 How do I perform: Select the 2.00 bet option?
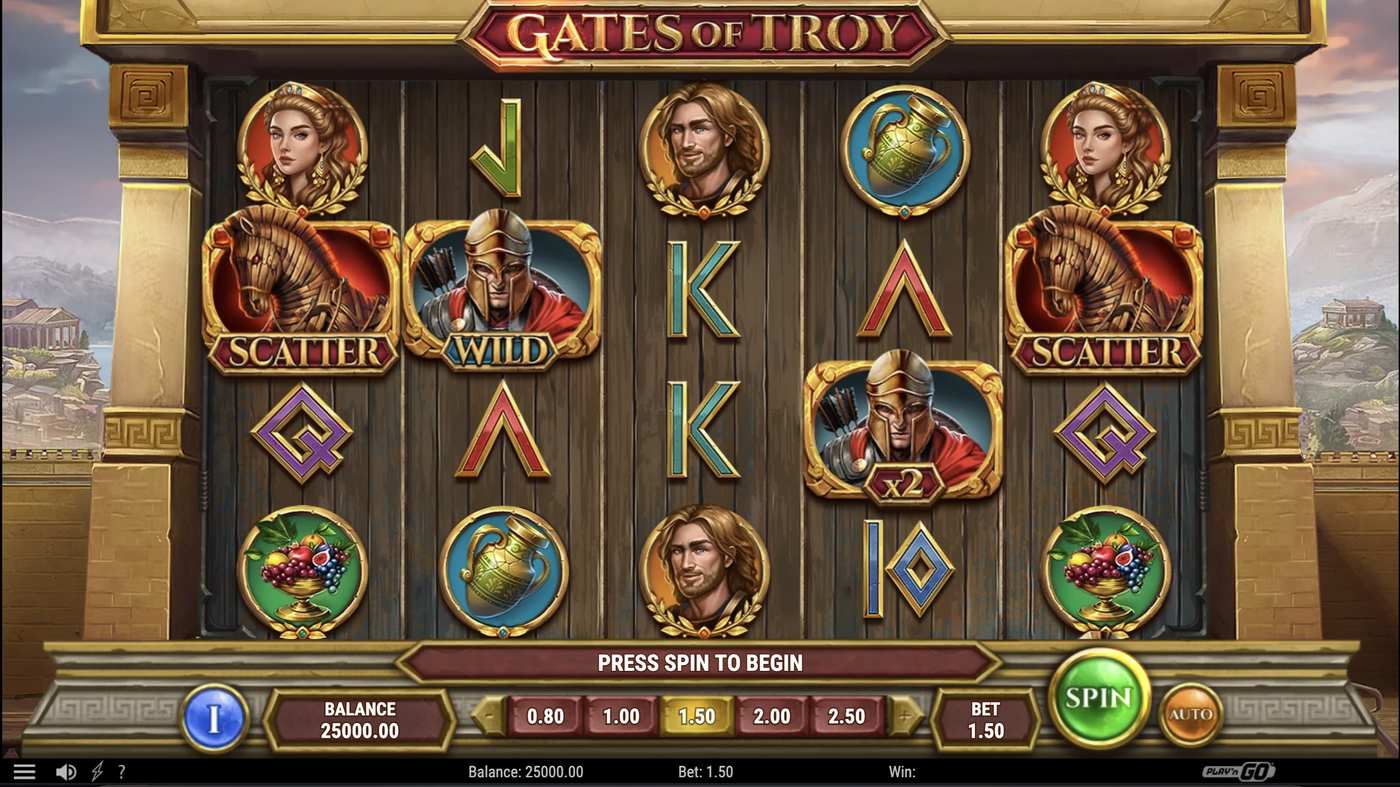773,716
